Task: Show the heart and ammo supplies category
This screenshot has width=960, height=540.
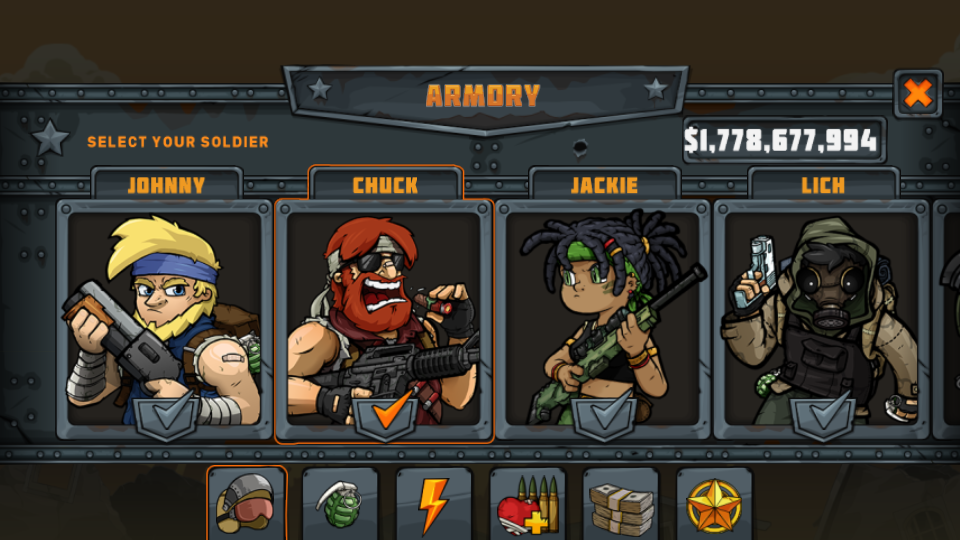Action: (x=527, y=505)
